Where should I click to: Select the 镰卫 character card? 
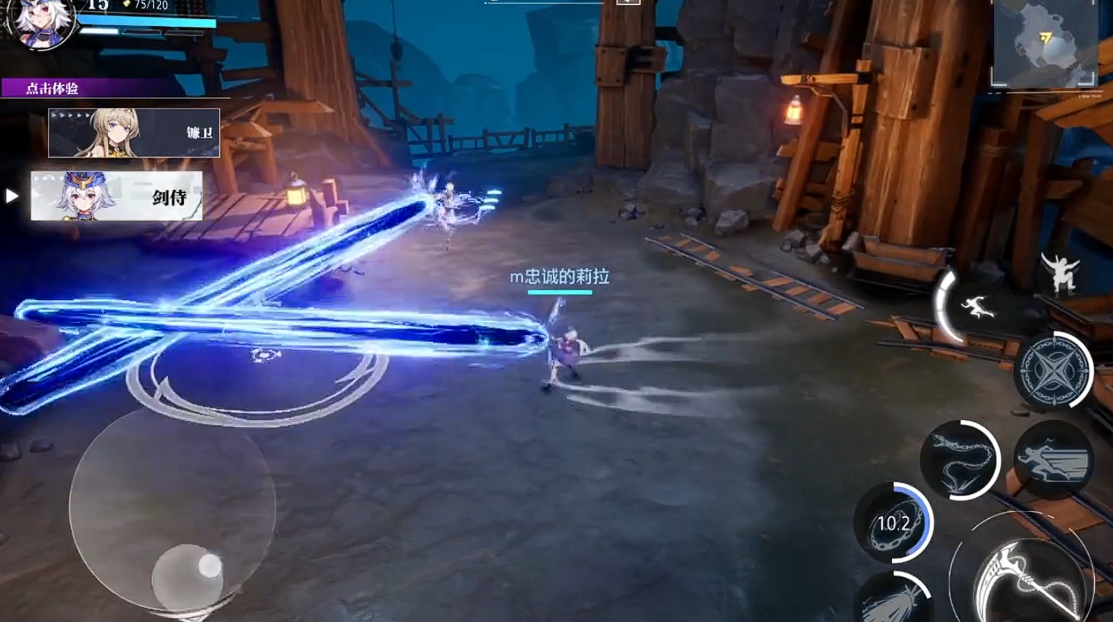click(134, 133)
